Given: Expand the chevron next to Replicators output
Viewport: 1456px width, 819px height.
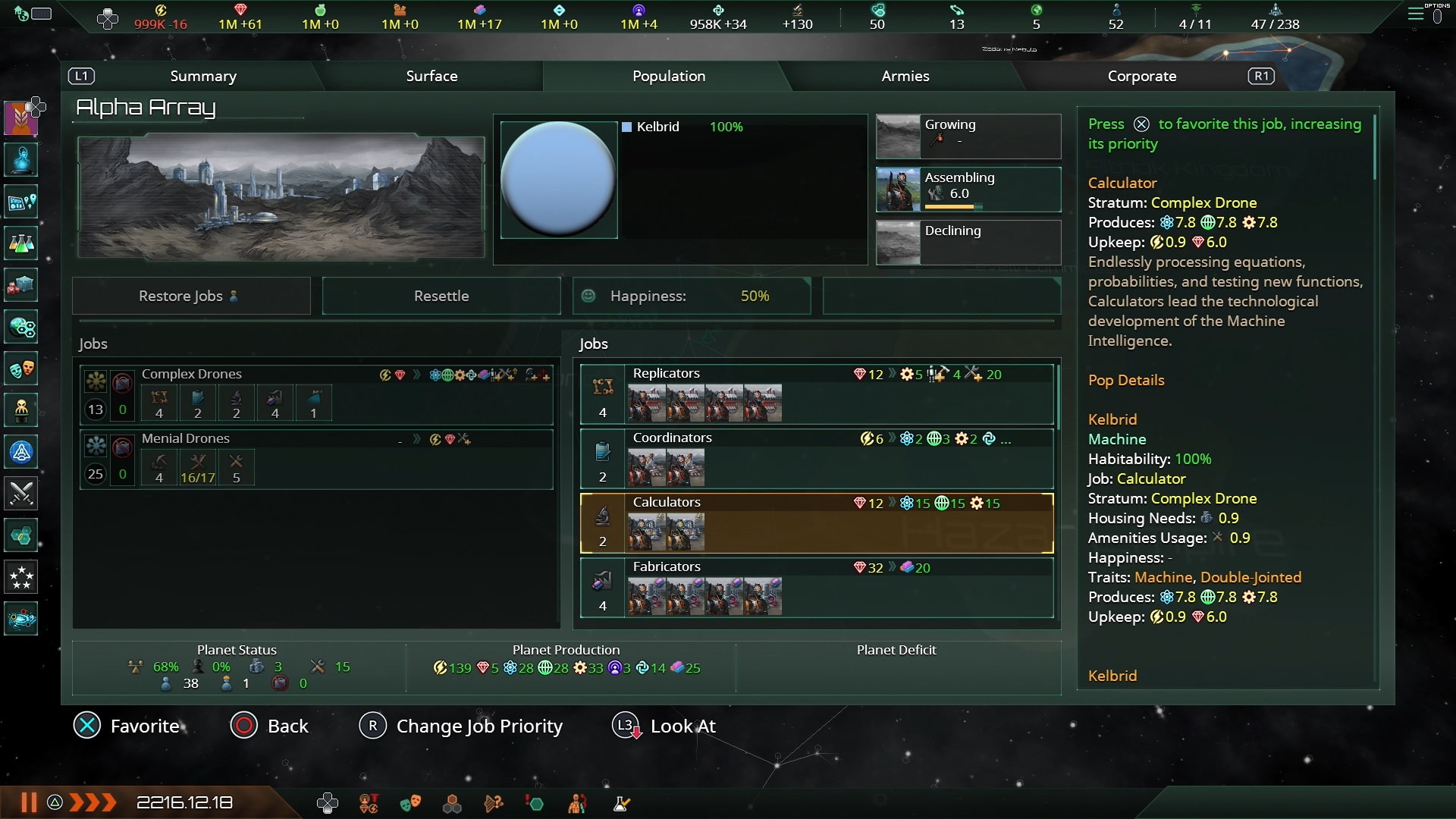Looking at the screenshot, I should (893, 374).
